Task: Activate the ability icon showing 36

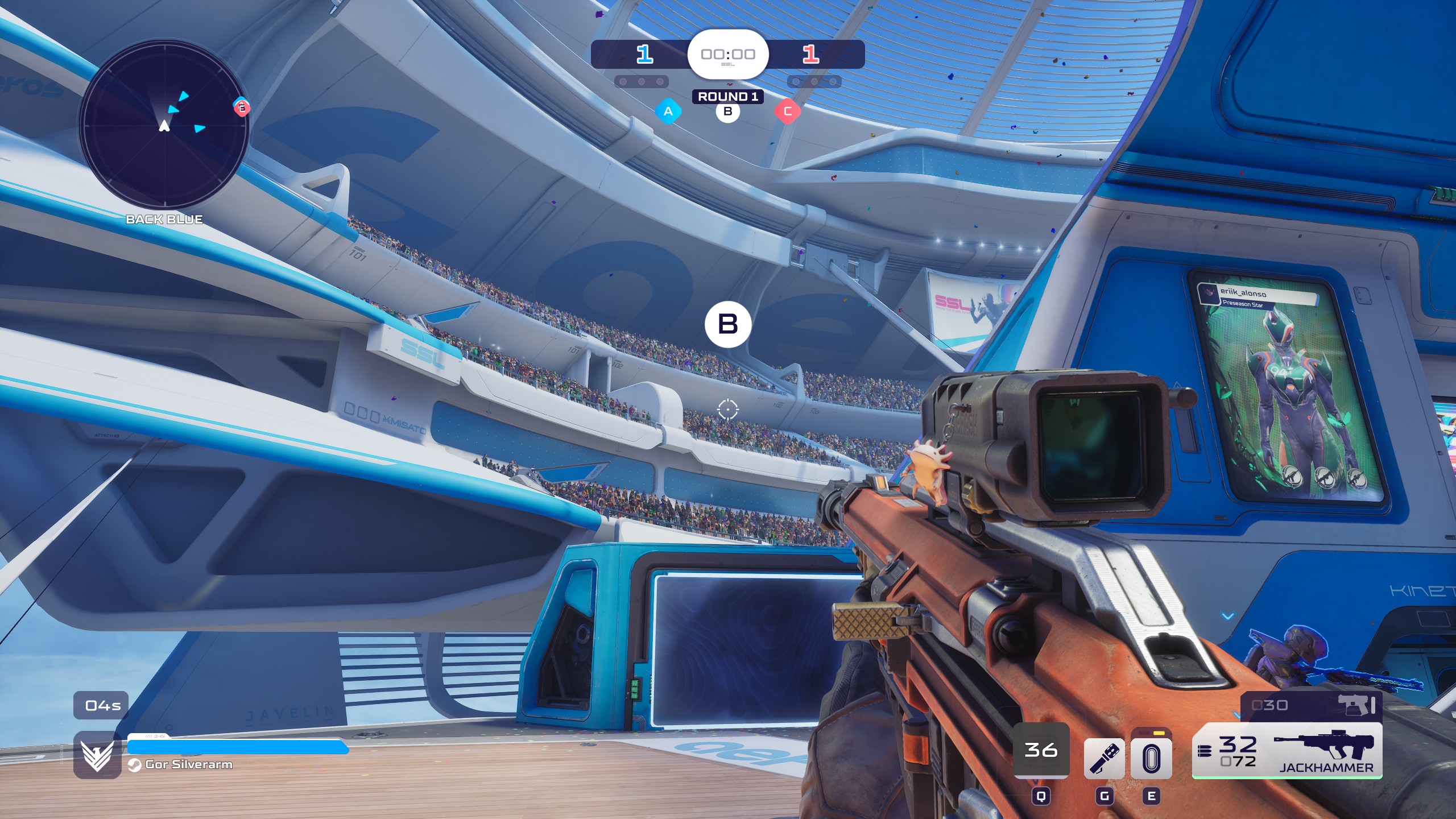Action: 1041,751
